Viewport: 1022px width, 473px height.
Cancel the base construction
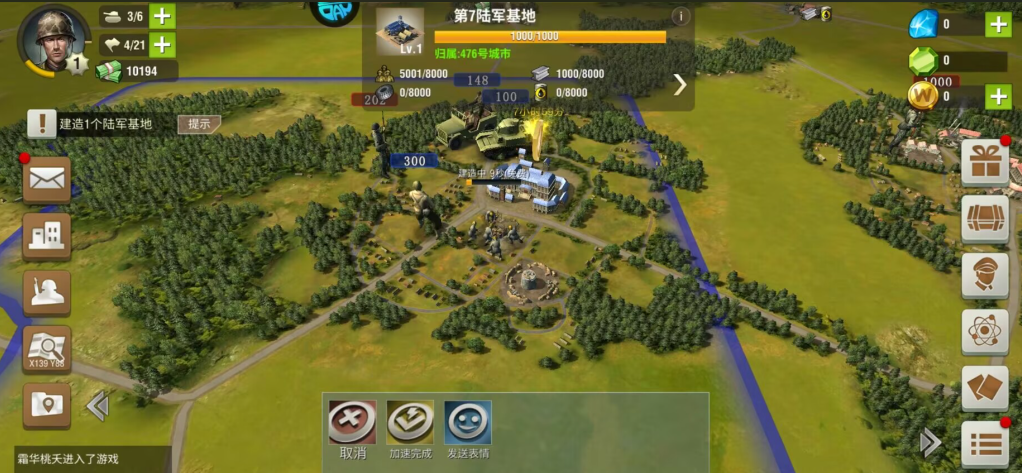[x=353, y=424]
